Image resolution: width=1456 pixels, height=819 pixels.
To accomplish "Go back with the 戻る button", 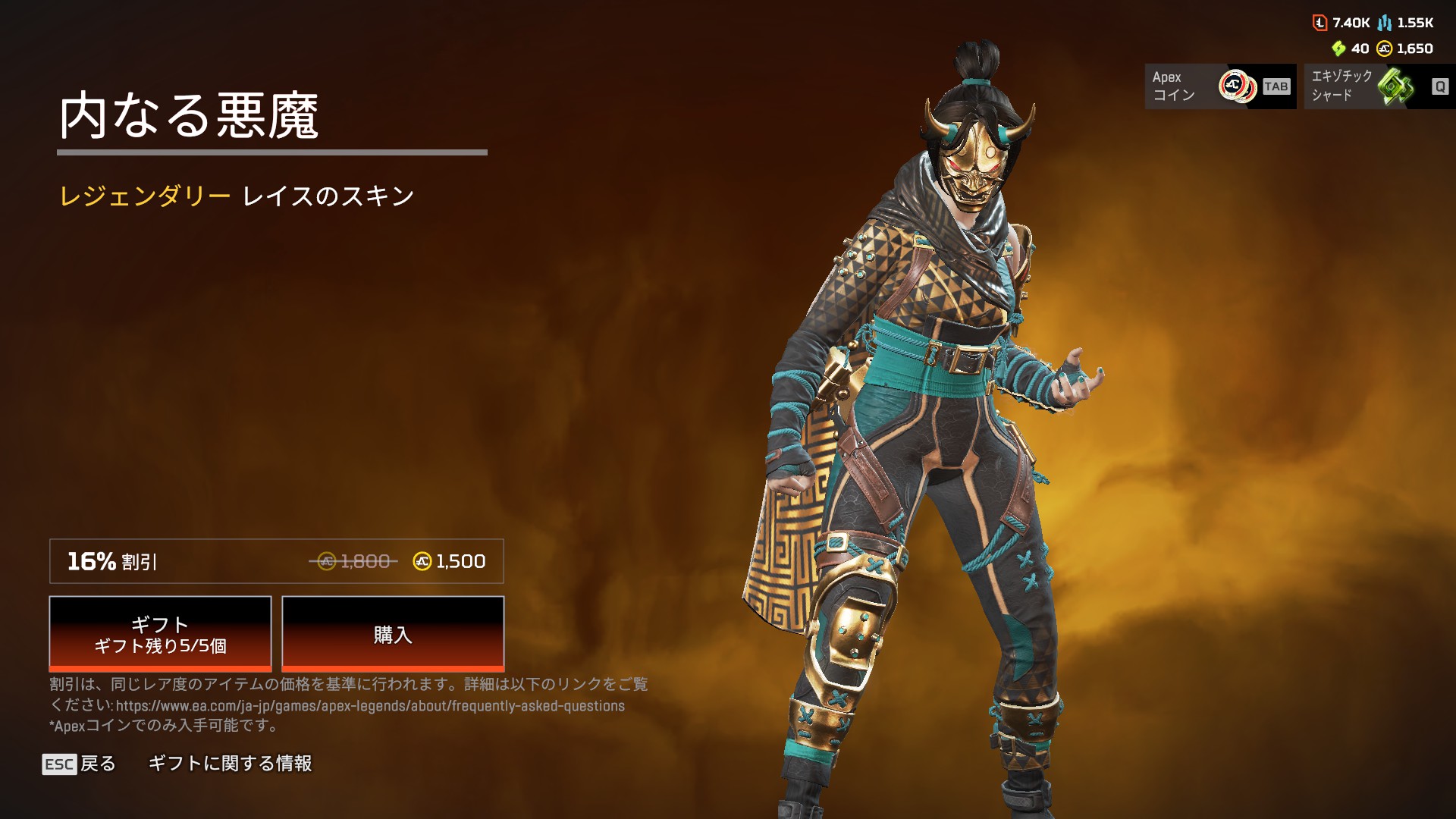I will [80, 764].
